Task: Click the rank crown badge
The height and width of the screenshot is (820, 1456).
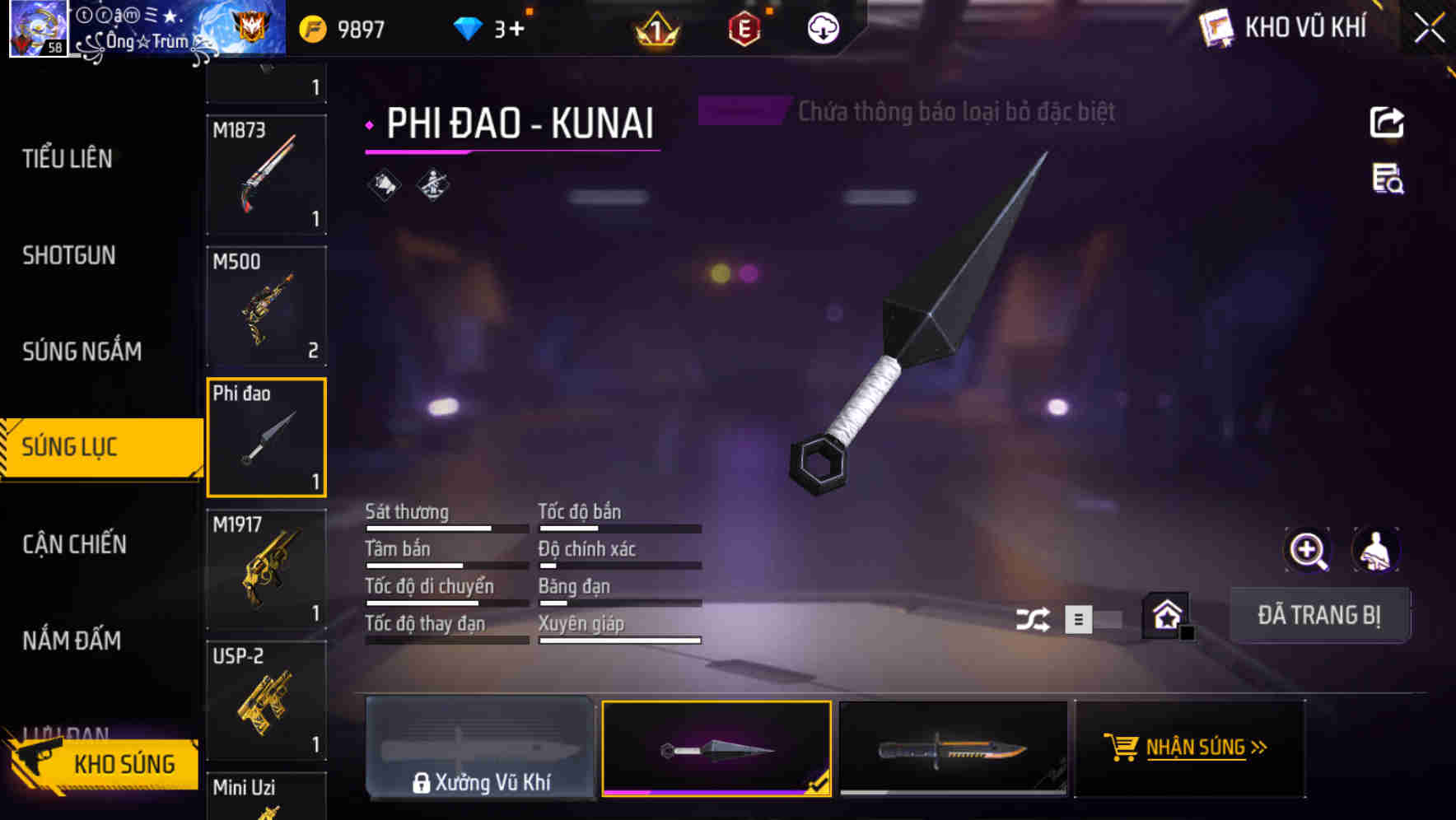Action: pyautogui.click(x=655, y=30)
